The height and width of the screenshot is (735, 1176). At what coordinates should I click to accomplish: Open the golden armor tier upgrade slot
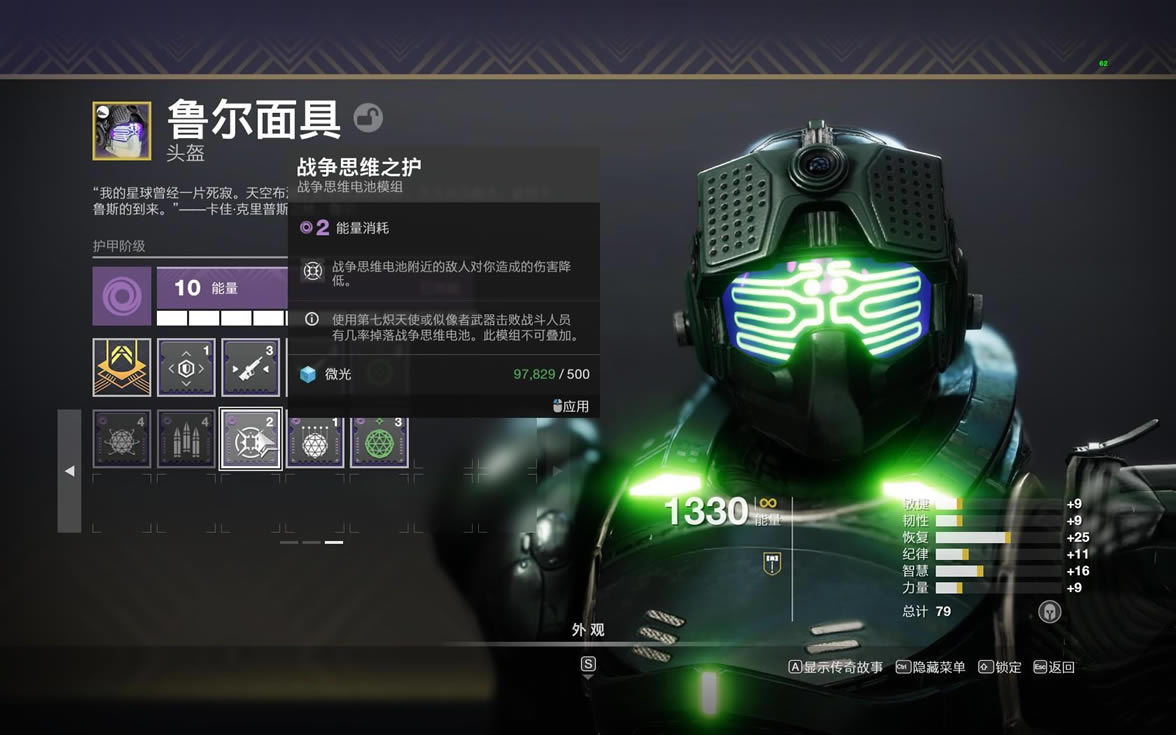tap(122, 367)
